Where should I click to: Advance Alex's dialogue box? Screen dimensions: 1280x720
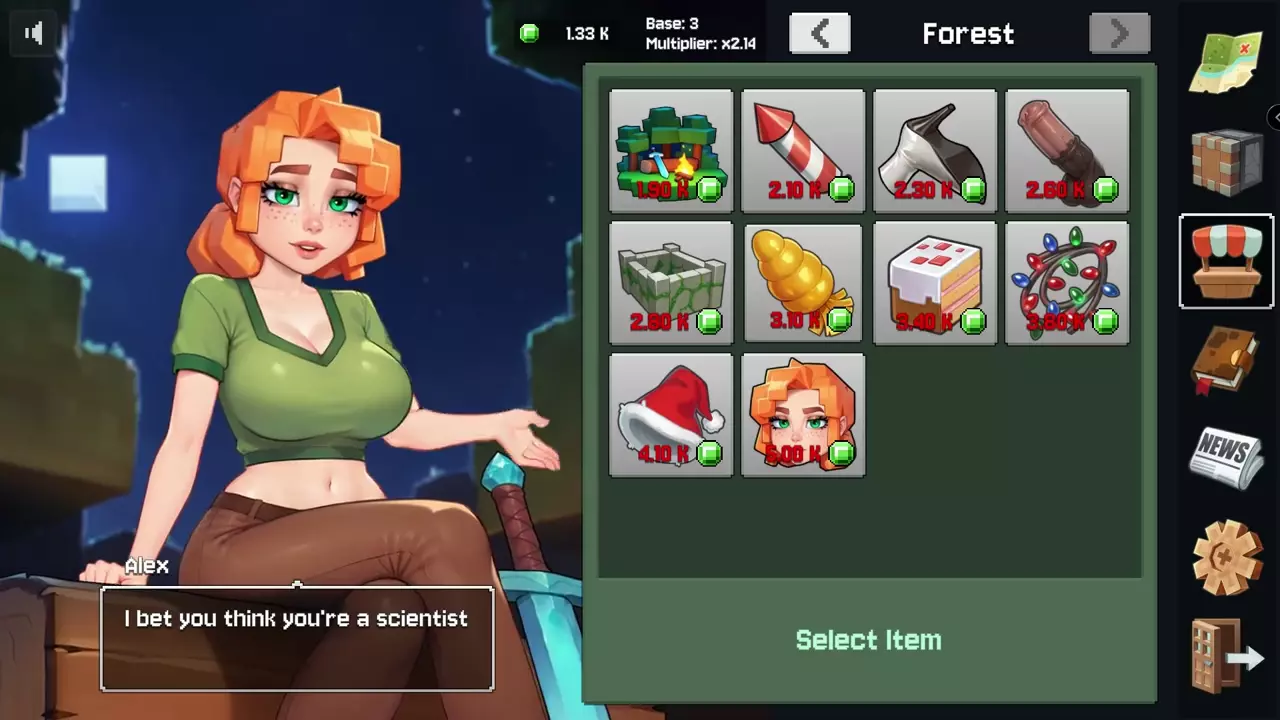297,638
